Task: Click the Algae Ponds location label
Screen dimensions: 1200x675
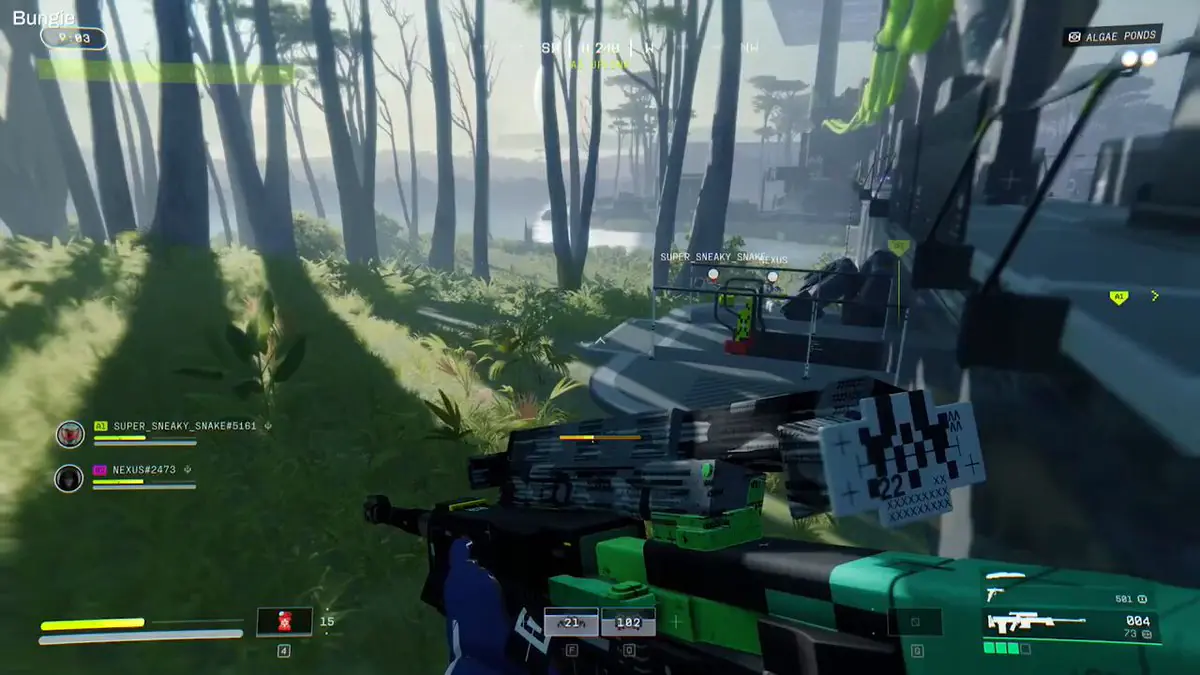Action: coord(1112,36)
